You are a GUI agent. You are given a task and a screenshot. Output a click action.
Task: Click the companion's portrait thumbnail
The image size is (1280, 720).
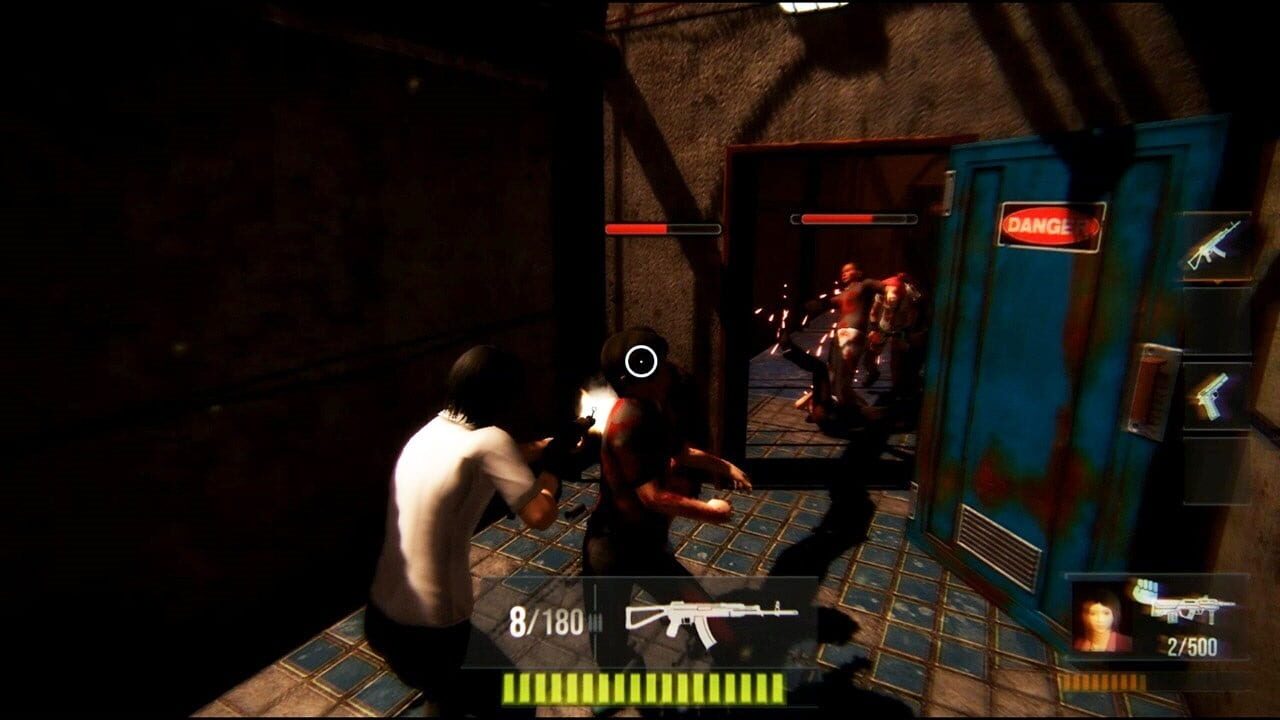pyautogui.click(x=1100, y=615)
